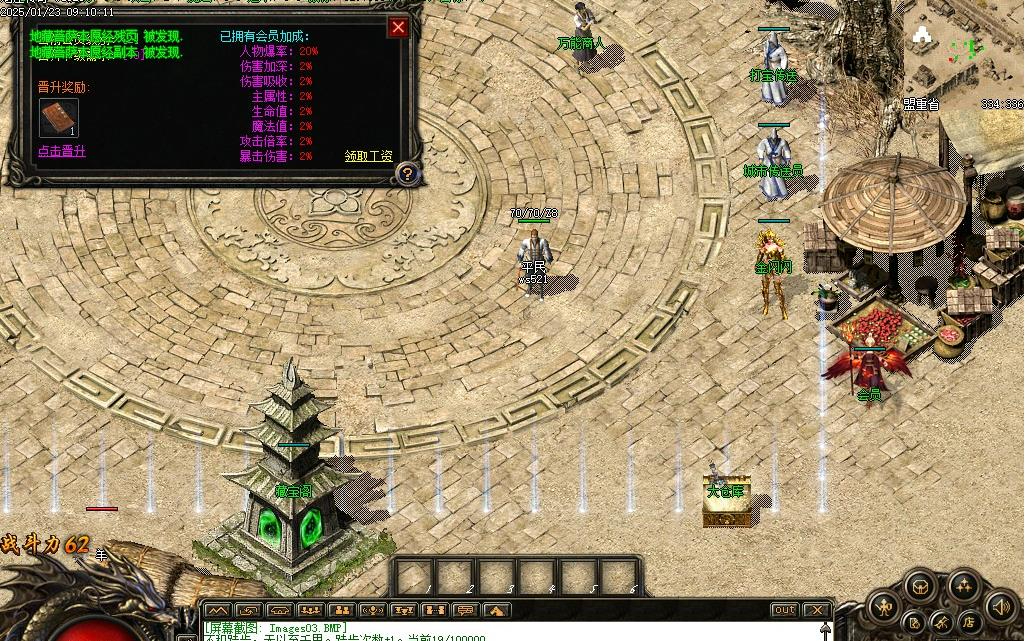This screenshot has width=1025, height=641.
Task: Open the bag inventory icon
Action: tap(920, 587)
